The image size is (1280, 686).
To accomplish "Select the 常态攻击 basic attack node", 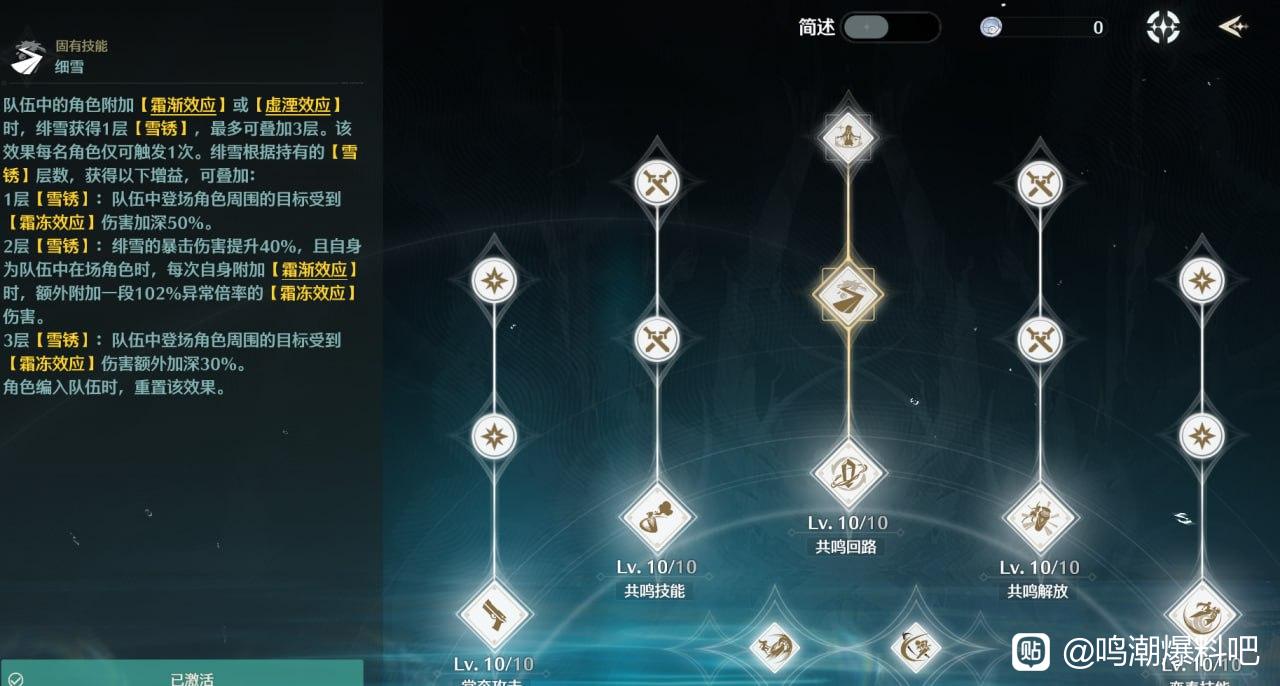I will 494,615.
